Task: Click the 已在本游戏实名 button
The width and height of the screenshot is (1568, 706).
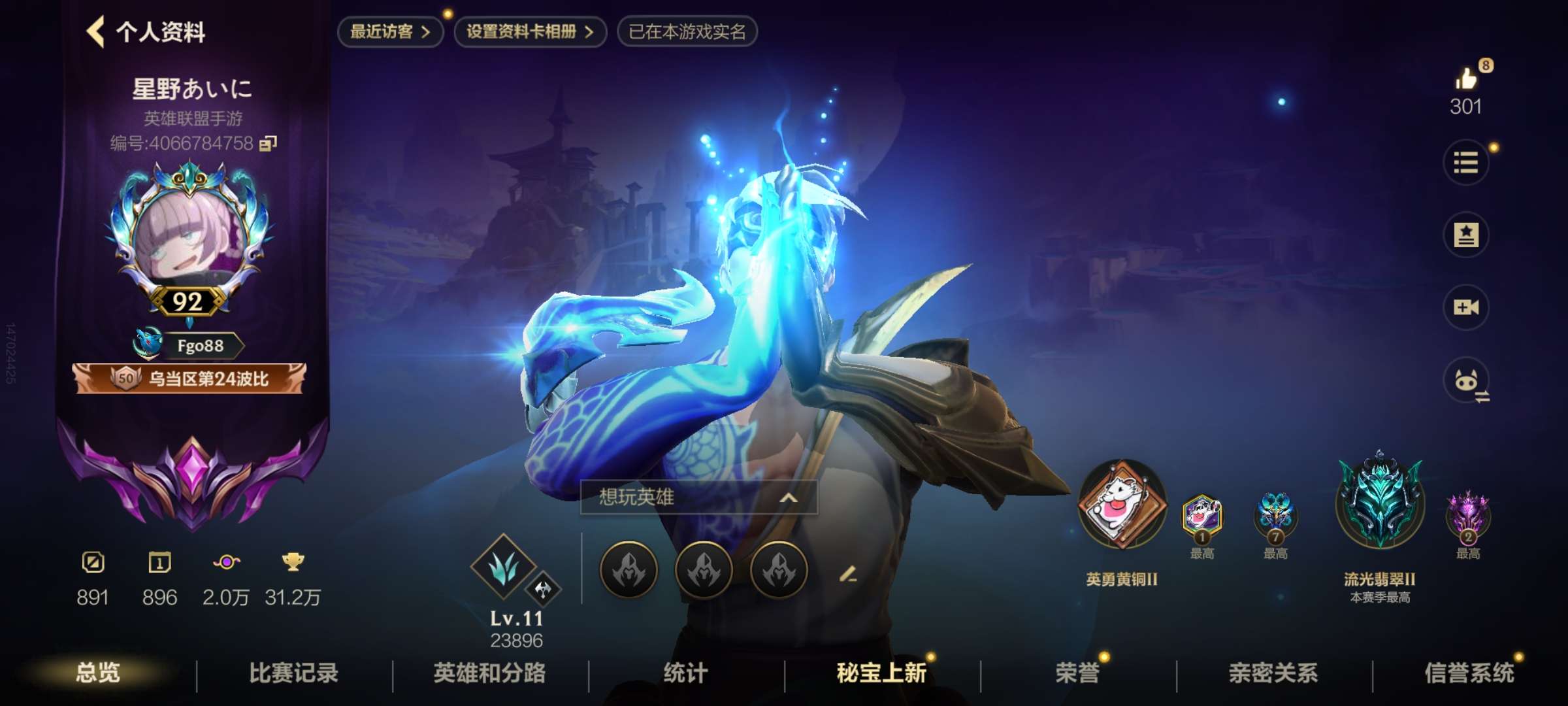Action: click(x=687, y=30)
